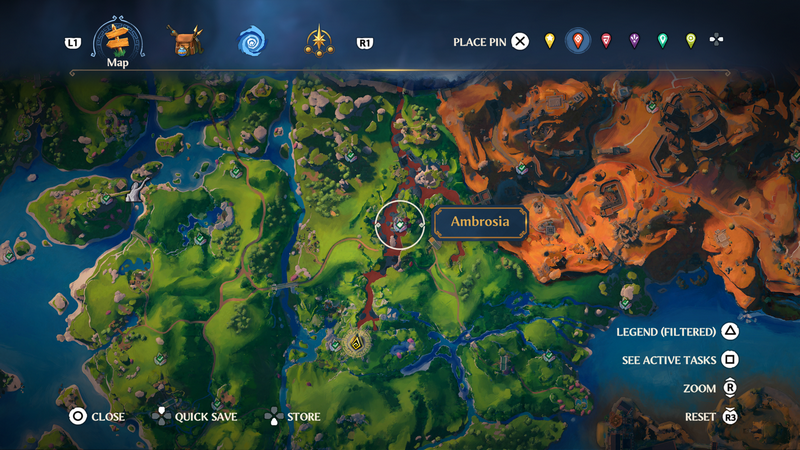This screenshot has width=800, height=450.
Task: Select the circled red map pin
Action: (x=577, y=41)
